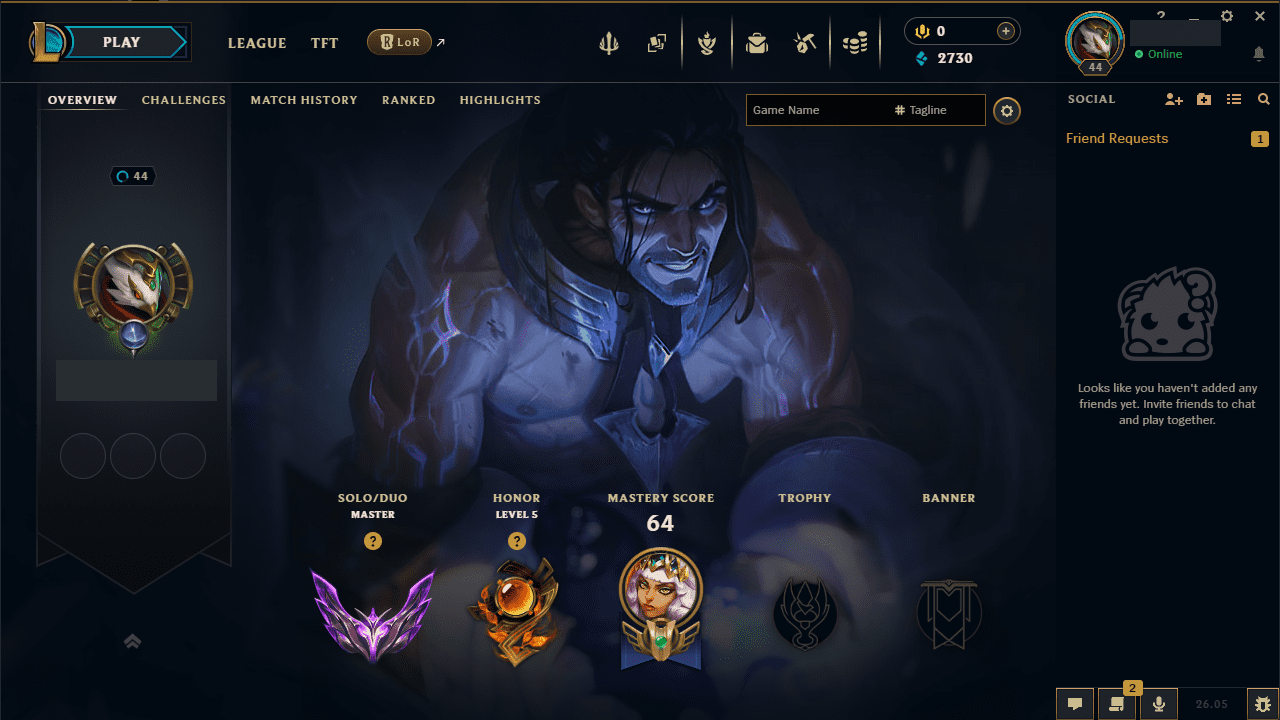The width and height of the screenshot is (1280, 720).
Task: Open search filter gear beside Game Name field
Action: click(1007, 110)
